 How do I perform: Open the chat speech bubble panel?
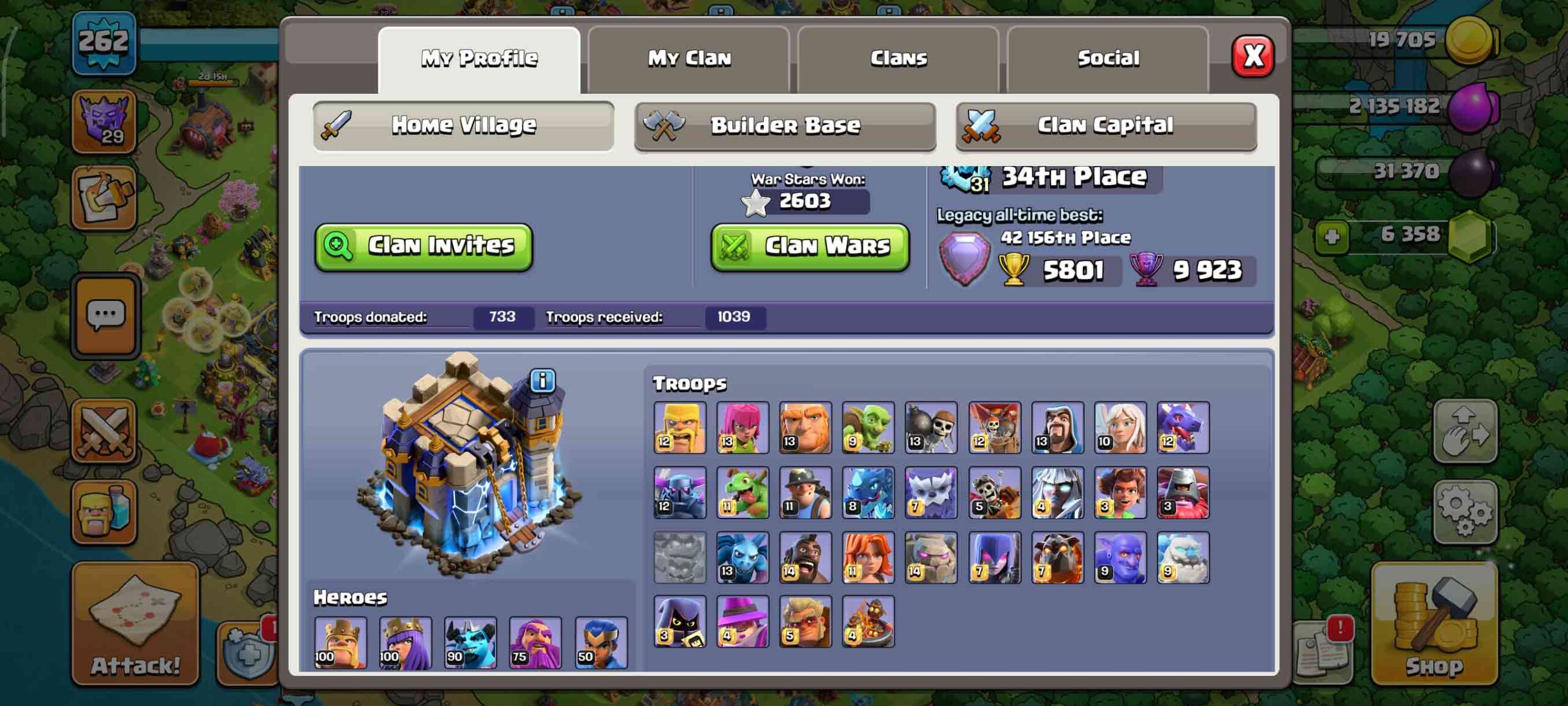coord(106,316)
